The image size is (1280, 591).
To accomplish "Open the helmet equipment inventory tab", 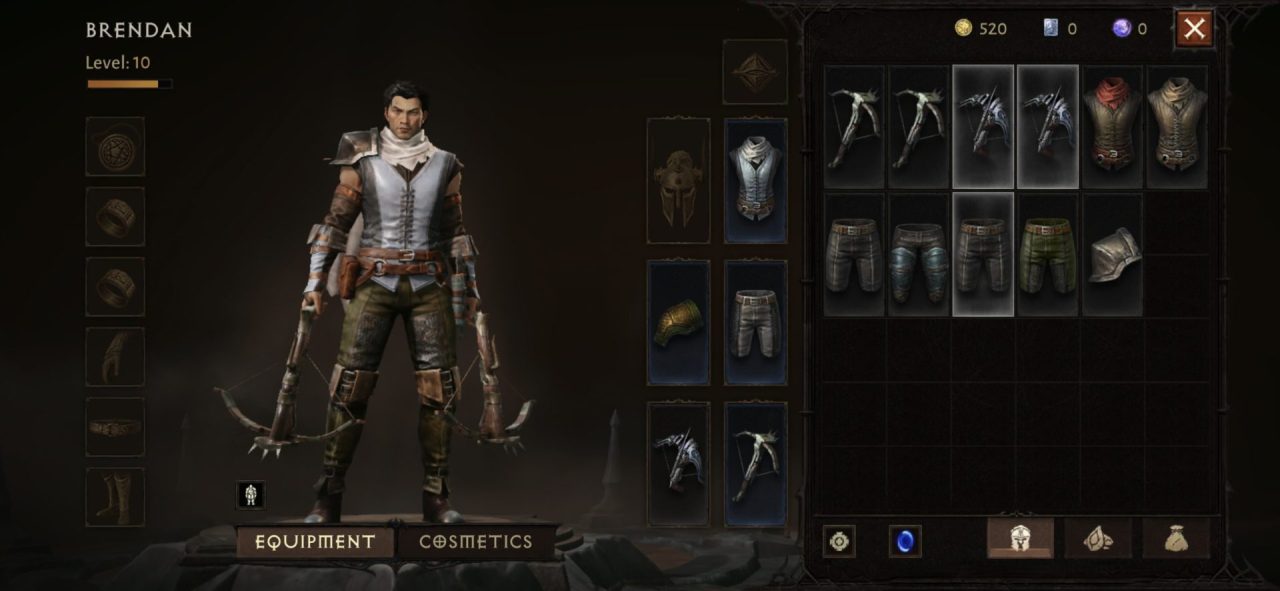I will point(1020,539).
